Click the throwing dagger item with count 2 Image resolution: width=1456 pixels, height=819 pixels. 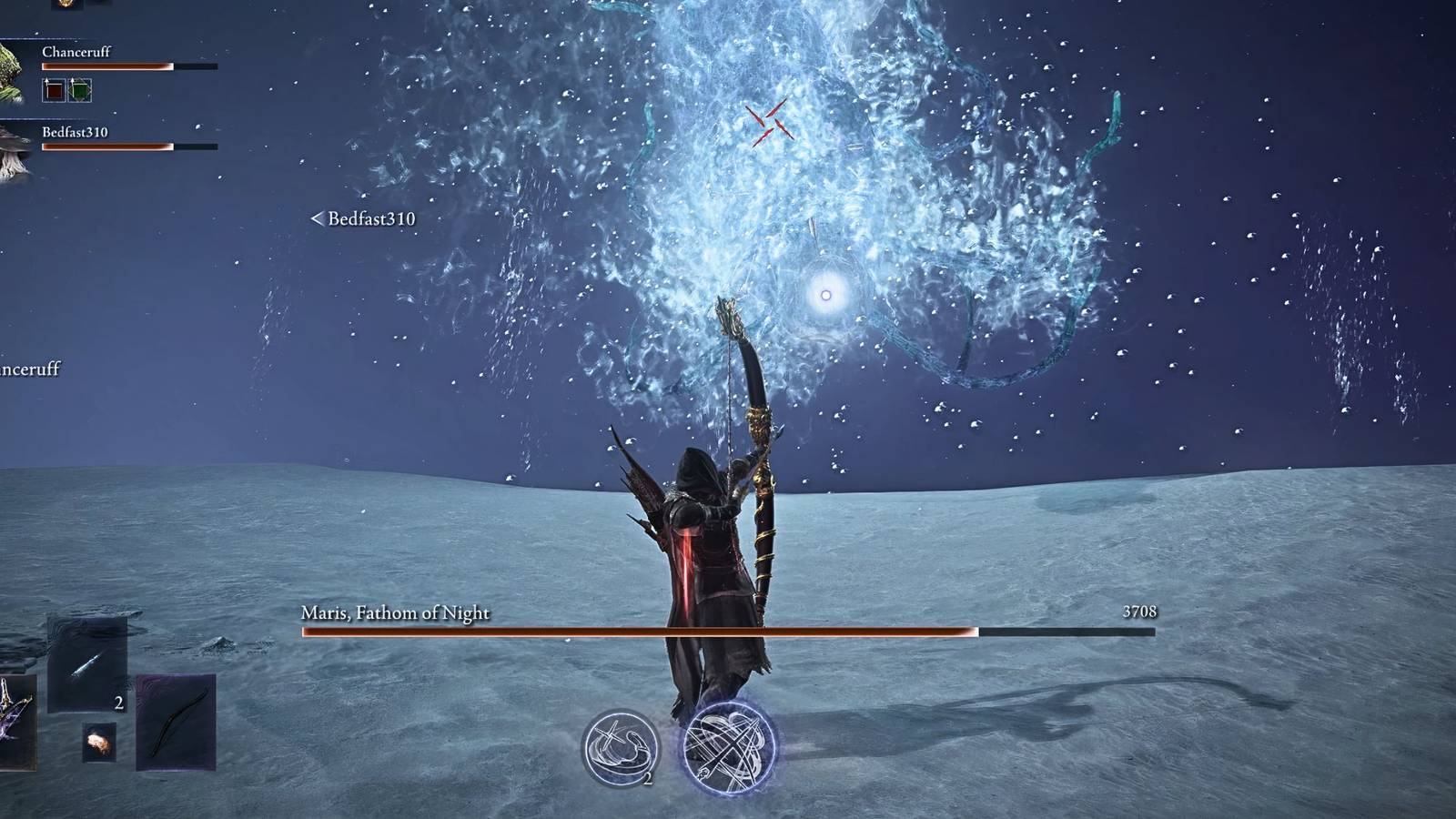(86, 664)
